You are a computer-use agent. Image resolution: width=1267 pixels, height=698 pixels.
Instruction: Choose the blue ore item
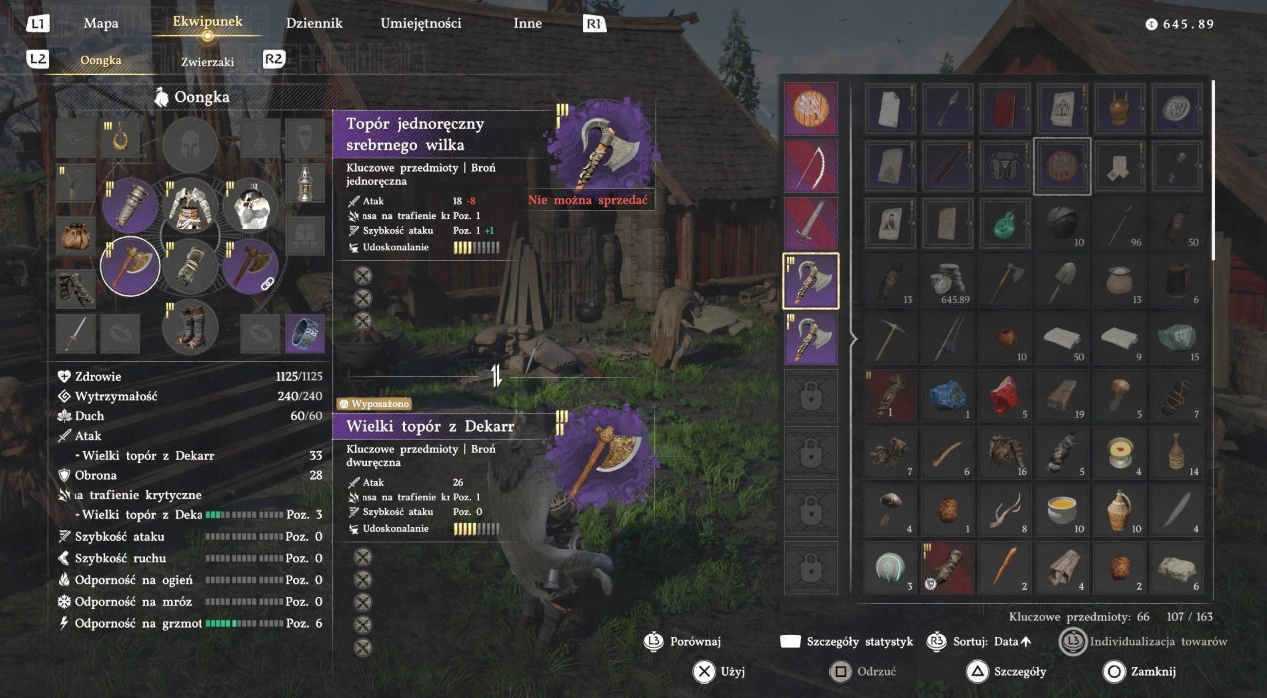pos(946,395)
